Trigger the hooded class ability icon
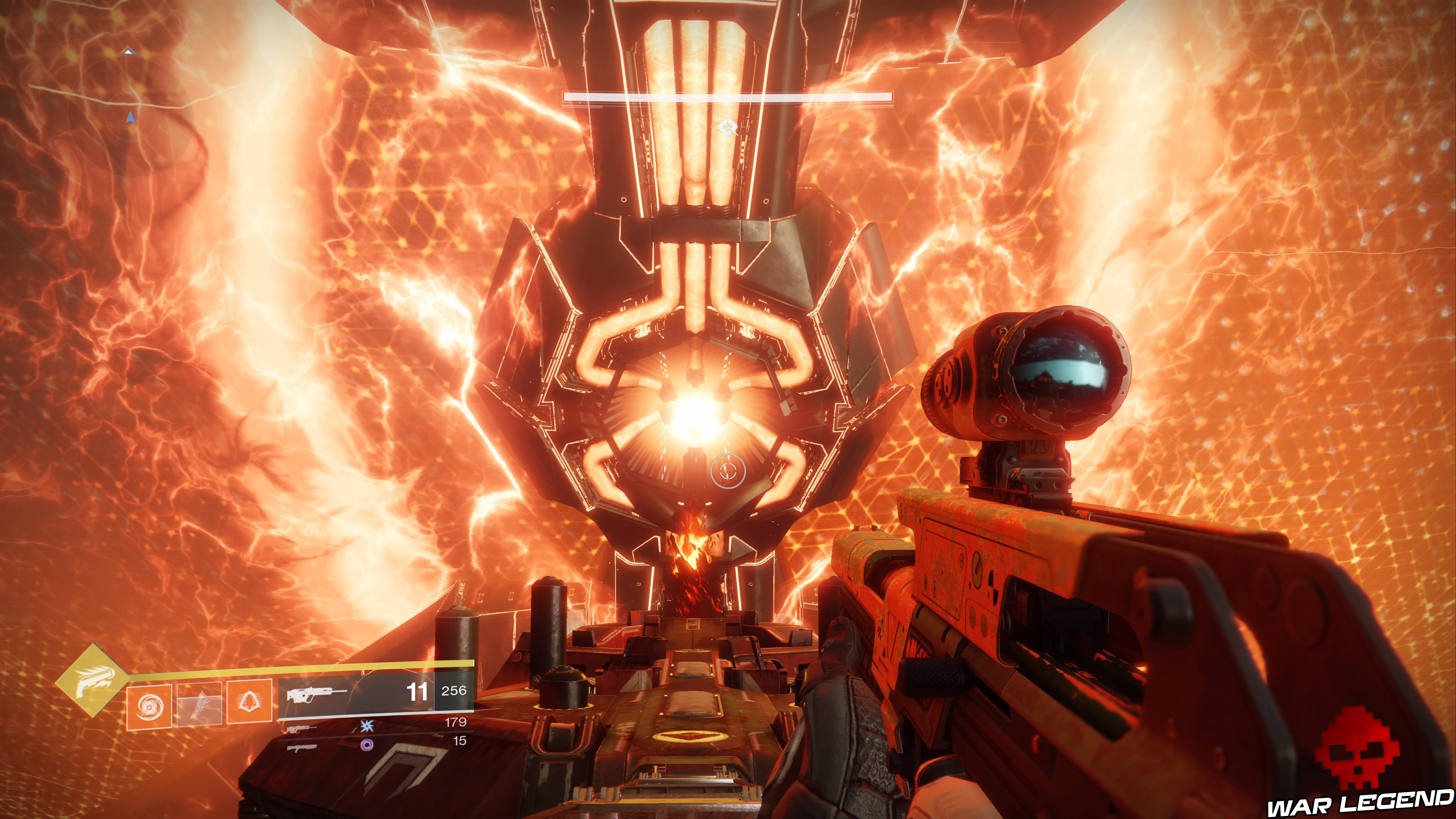The width and height of the screenshot is (1456, 819). (249, 701)
